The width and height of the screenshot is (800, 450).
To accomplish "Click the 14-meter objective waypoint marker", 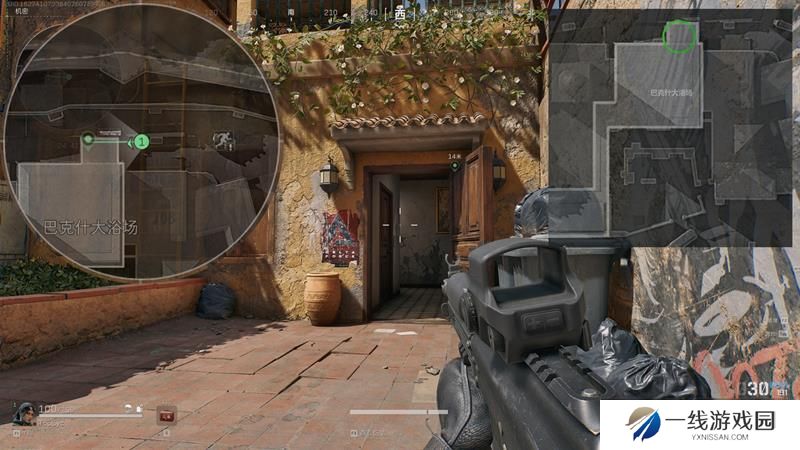I will pos(455,164).
